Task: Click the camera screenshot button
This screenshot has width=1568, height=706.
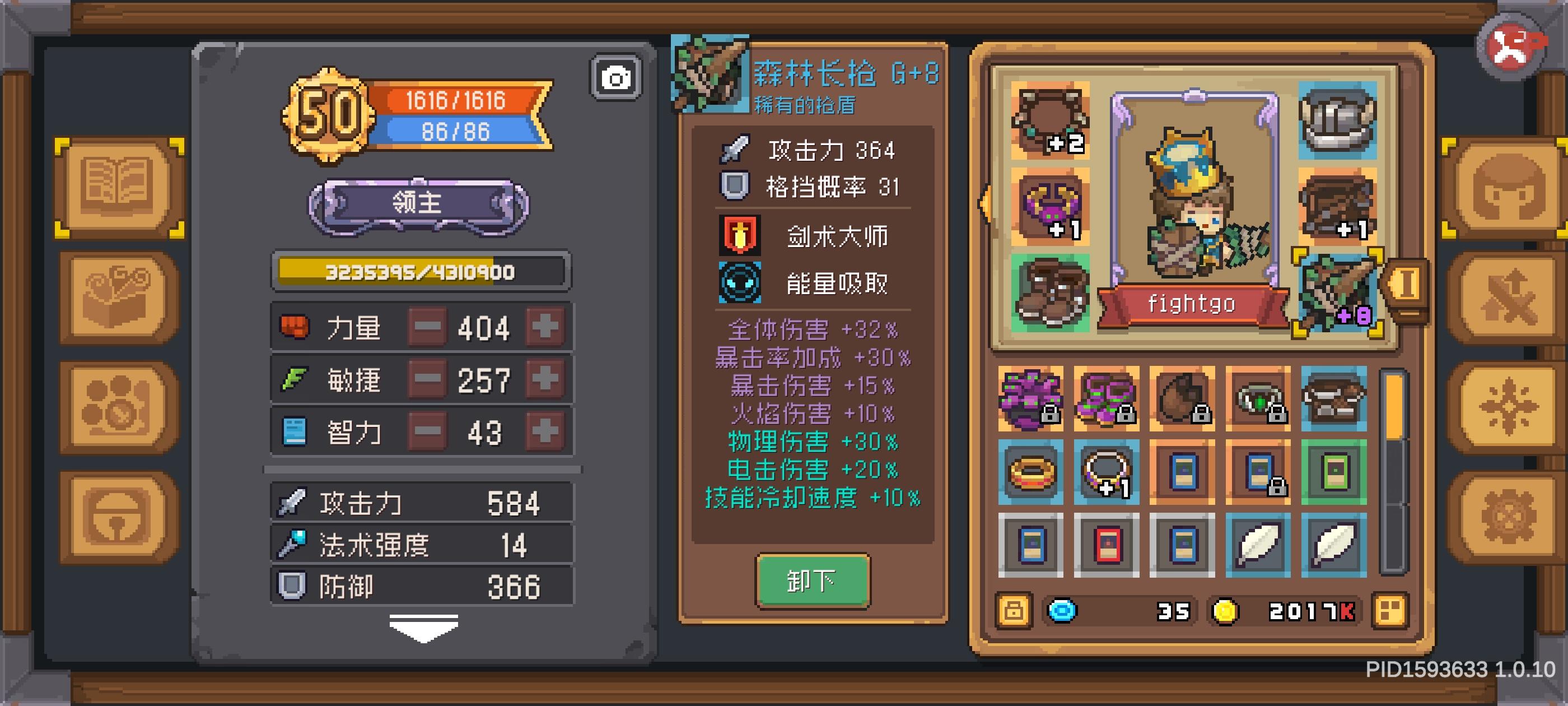Action: point(617,78)
